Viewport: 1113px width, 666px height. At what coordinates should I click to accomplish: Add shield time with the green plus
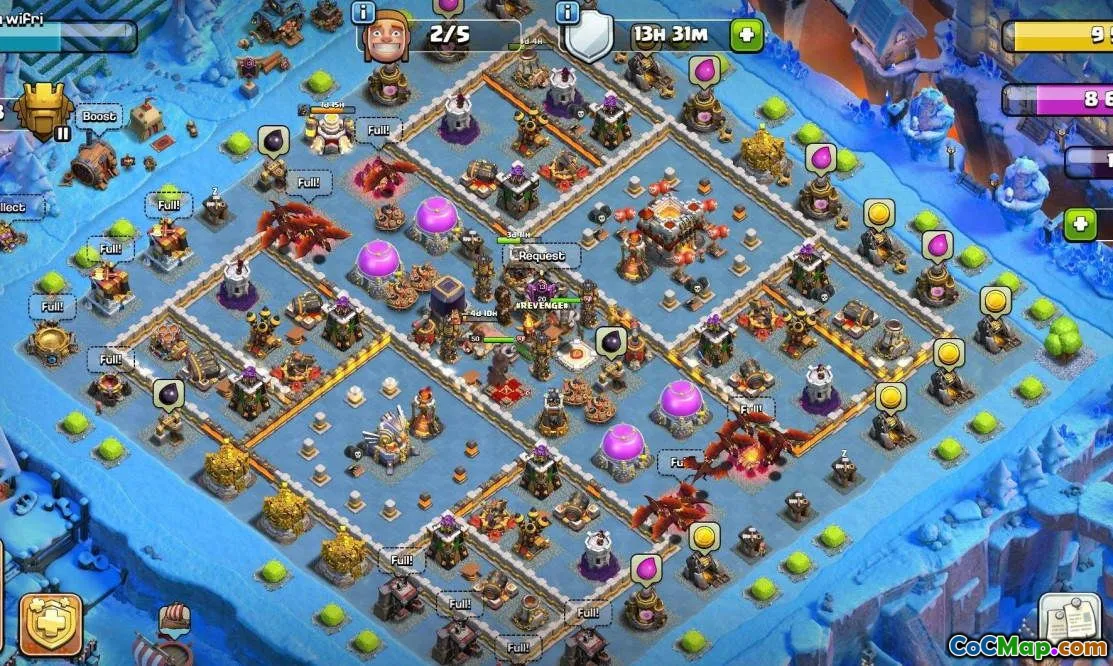tap(746, 36)
